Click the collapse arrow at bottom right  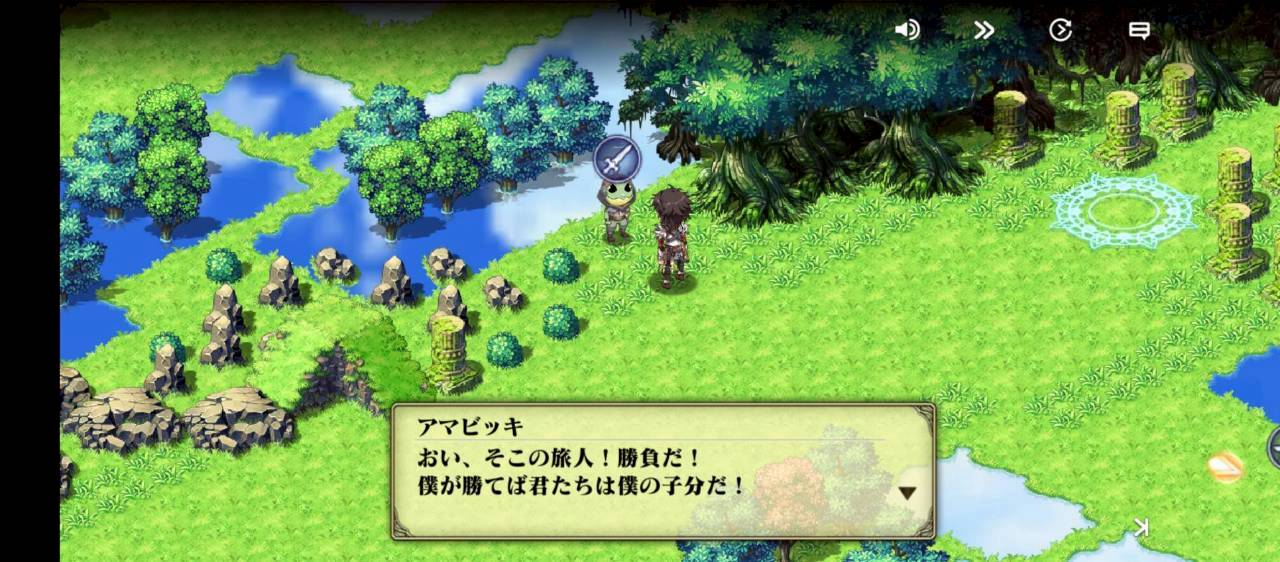(x=1141, y=527)
